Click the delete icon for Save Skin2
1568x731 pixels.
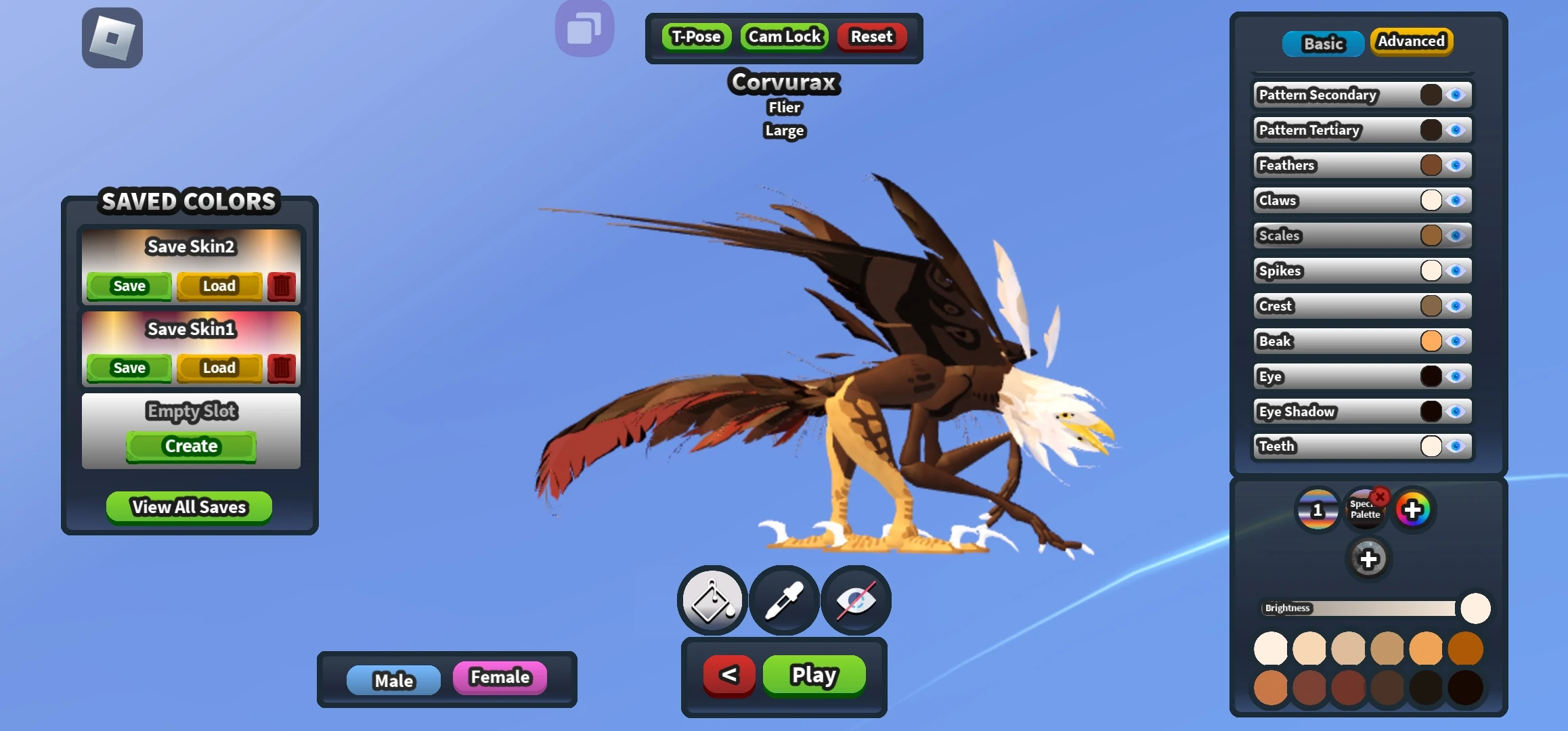coord(281,286)
